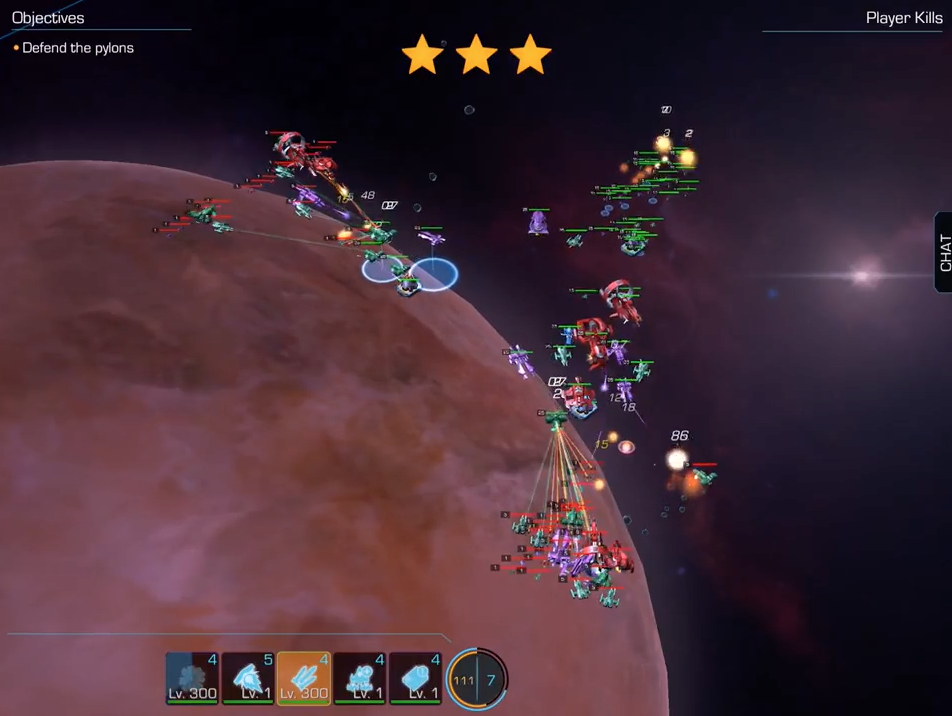Show the Player Kills panel
The image size is (952, 716).
pos(903,18)
